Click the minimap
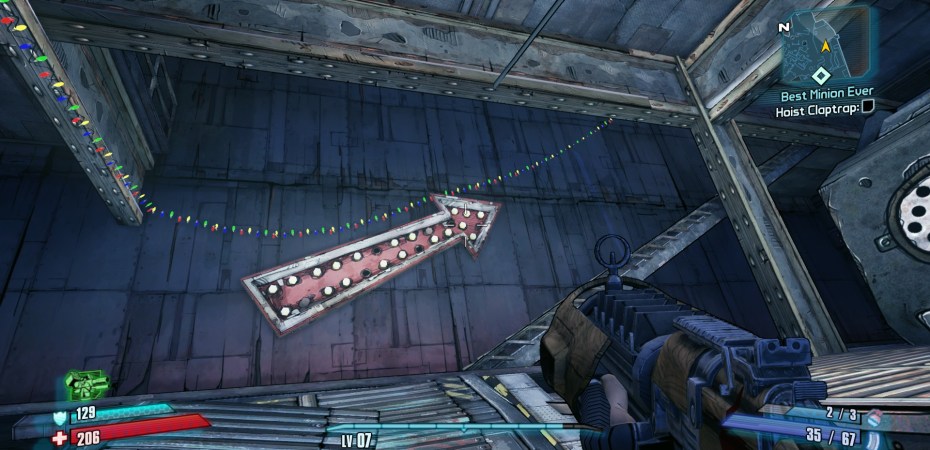Image resolution: width=930 pixels, height=450 pixels. [826, 40]
